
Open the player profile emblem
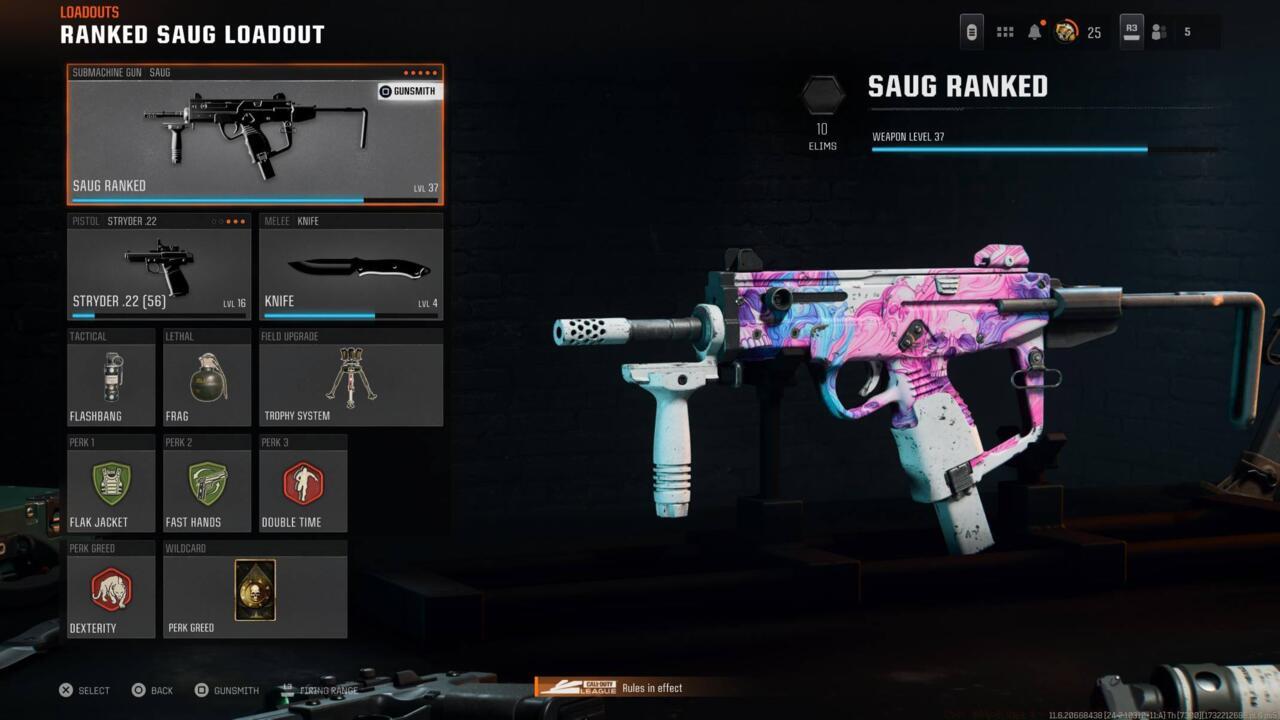click(x=1066, y=32)
